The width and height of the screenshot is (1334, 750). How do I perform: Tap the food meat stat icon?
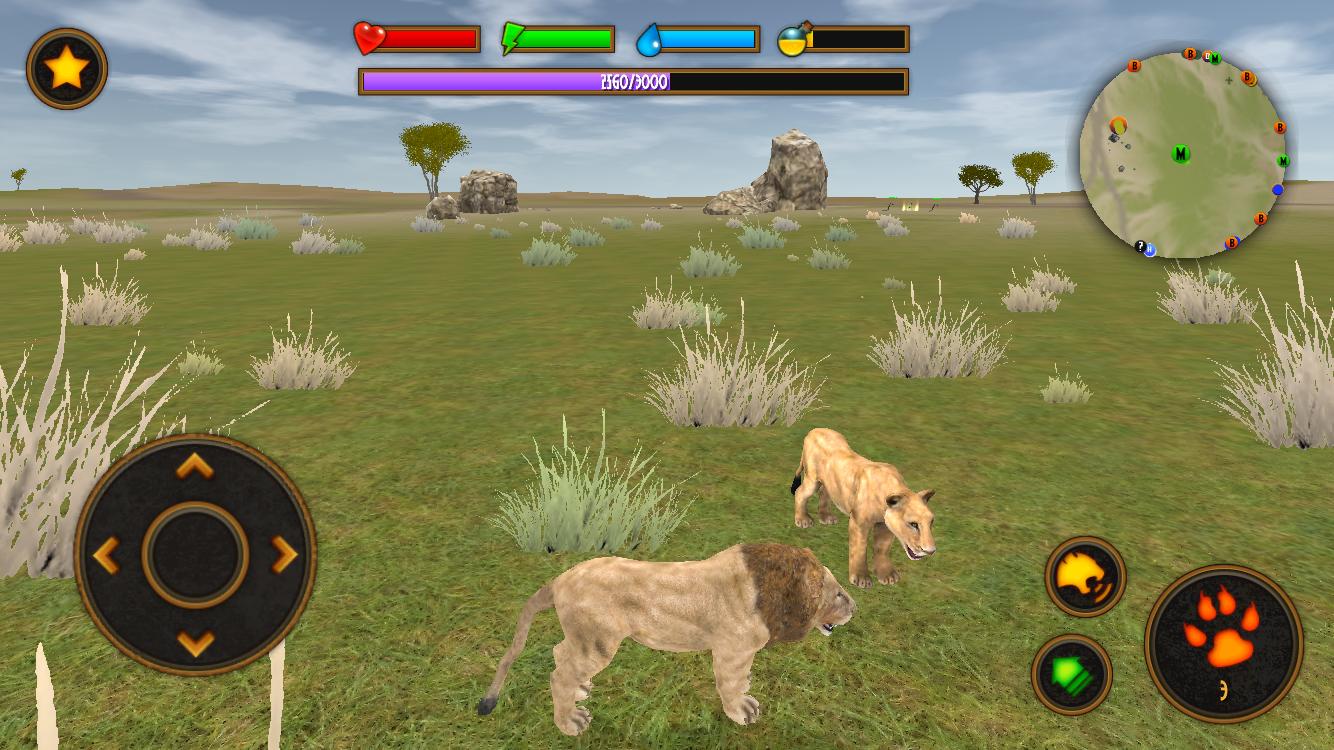click(x=793, y=40)
